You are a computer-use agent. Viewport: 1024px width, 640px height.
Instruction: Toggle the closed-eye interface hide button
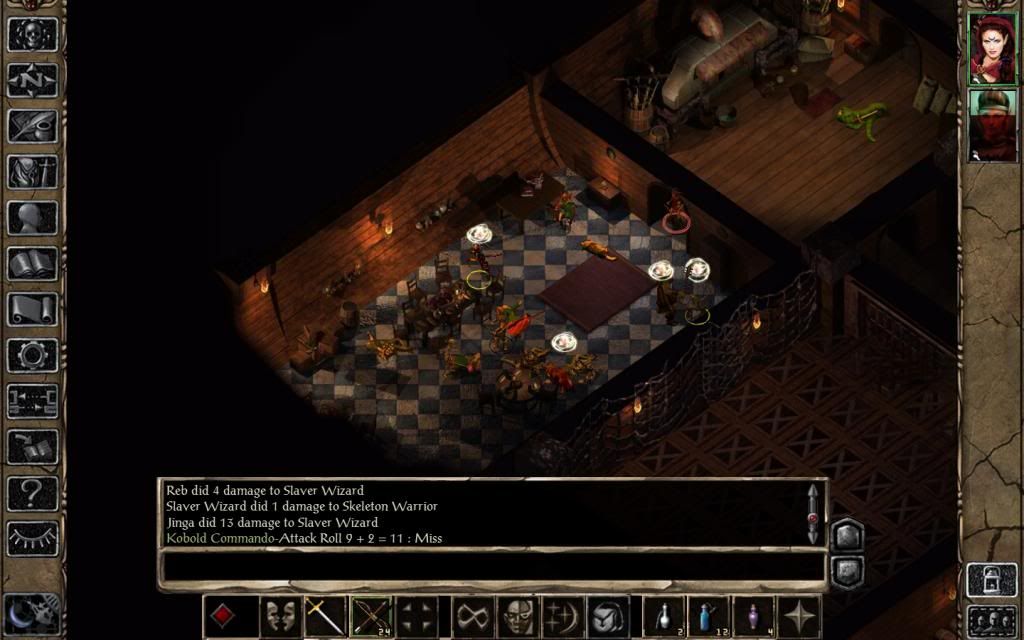click(x=33, y=539)
